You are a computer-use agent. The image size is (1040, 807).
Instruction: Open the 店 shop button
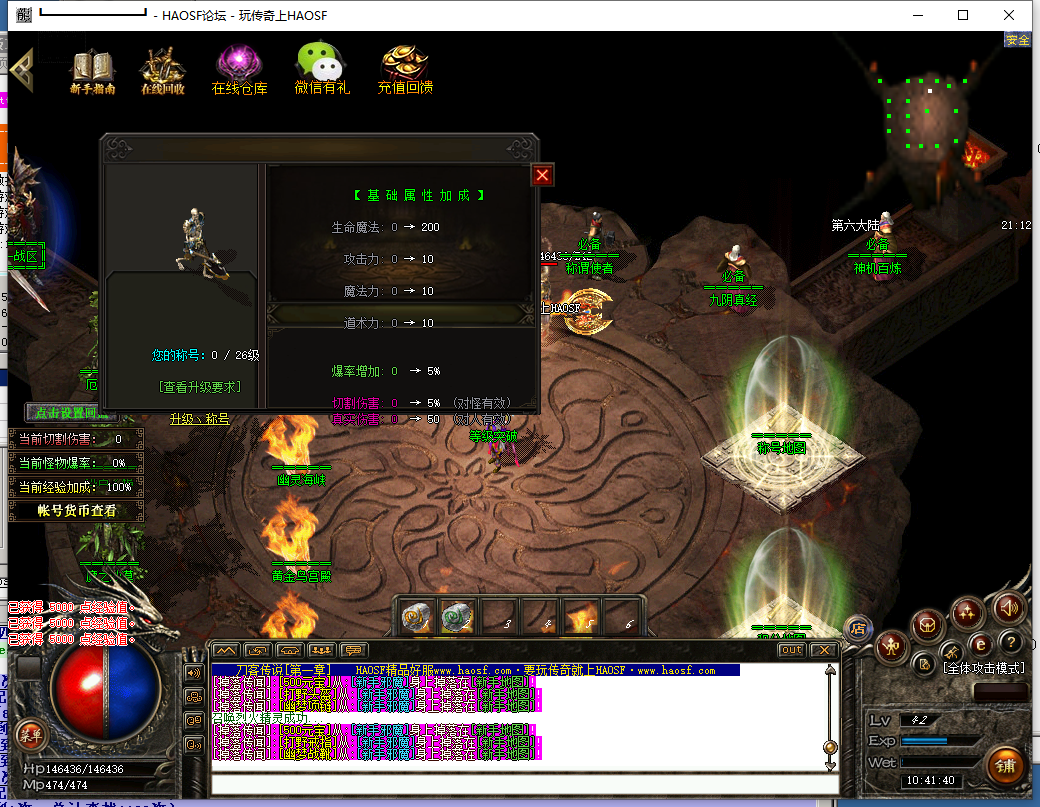click(857, 628)
